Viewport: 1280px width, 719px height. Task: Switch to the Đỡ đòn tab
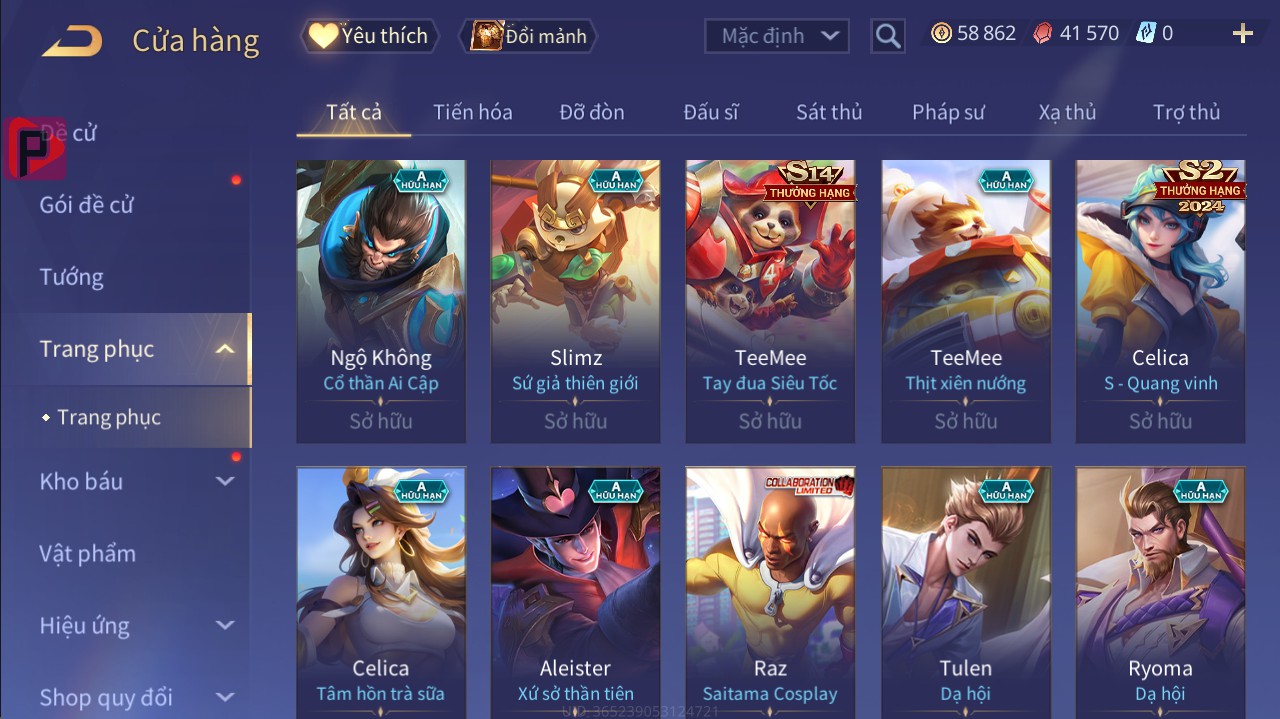pos(592,112)
